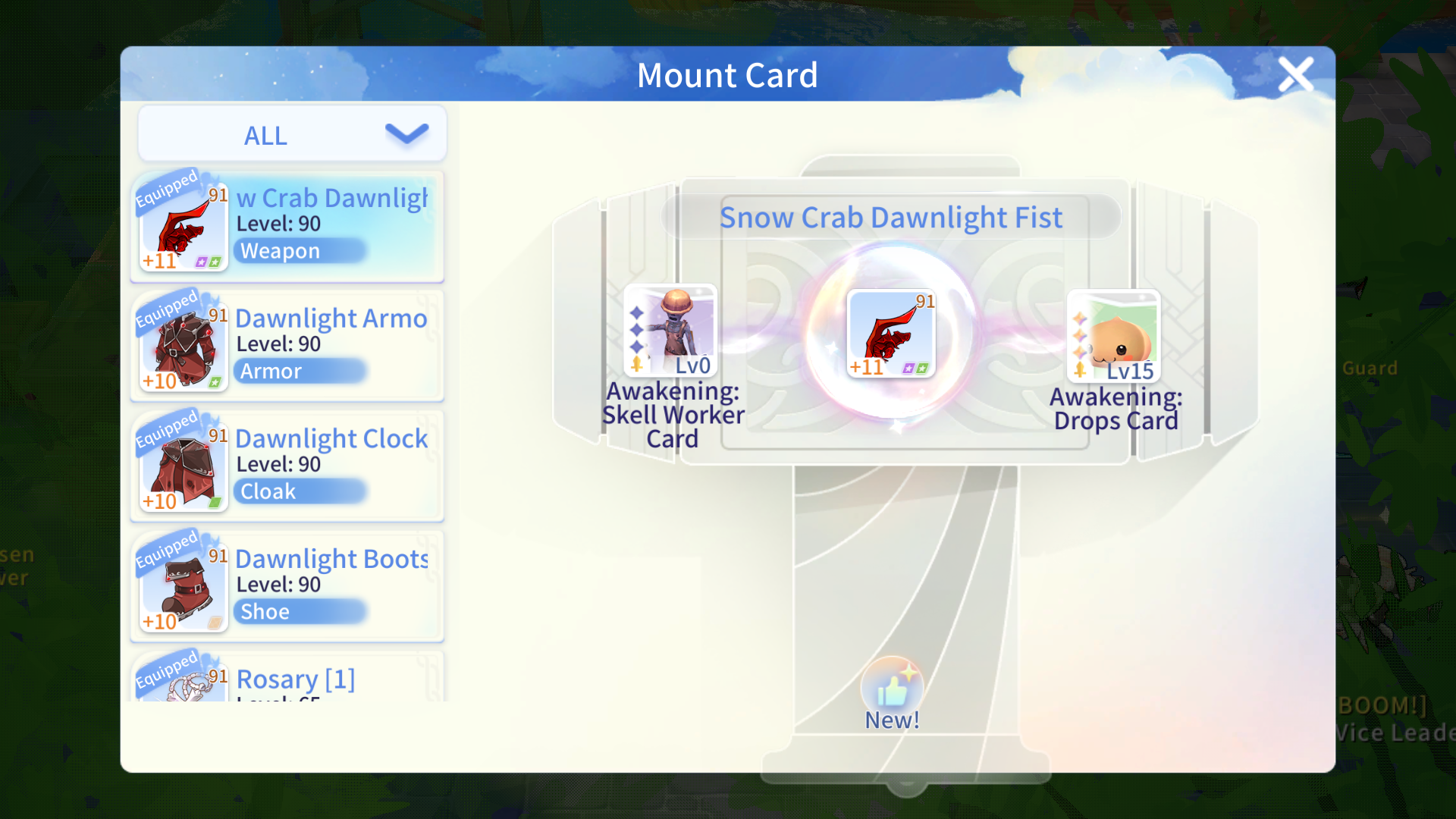Image resolution: width=1456 pixels, height=819 pixels.
Task: Select the Dawnlight Armor row
Action: [x=288, y=347]
